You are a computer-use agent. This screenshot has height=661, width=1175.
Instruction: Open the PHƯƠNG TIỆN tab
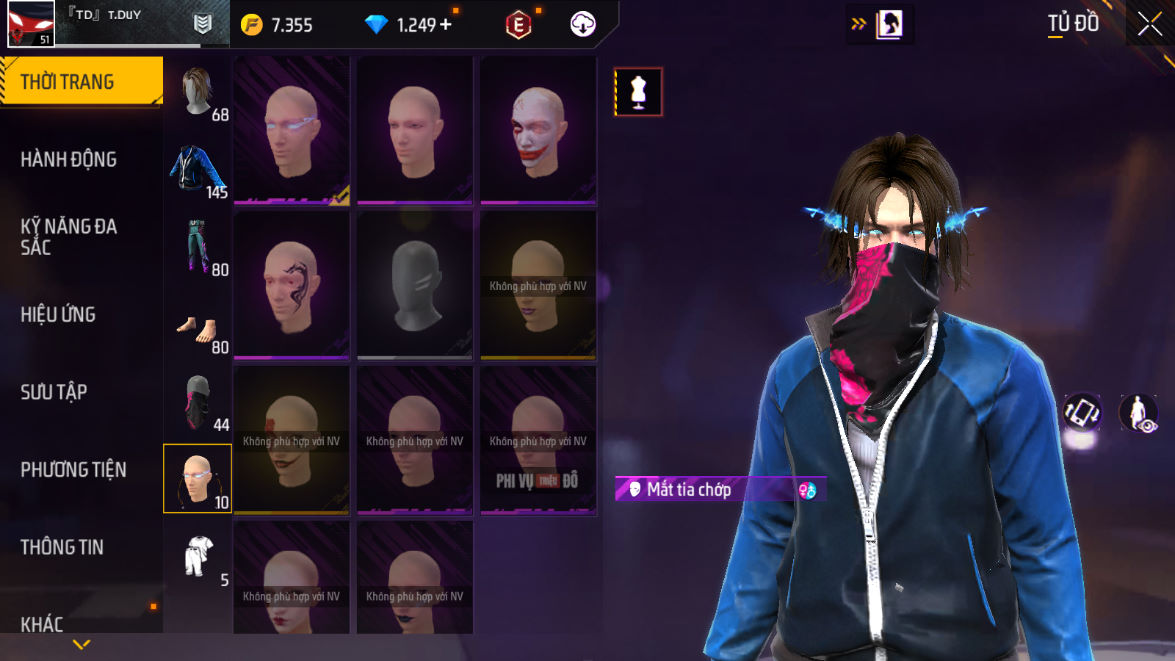click(x=73, y=469)
